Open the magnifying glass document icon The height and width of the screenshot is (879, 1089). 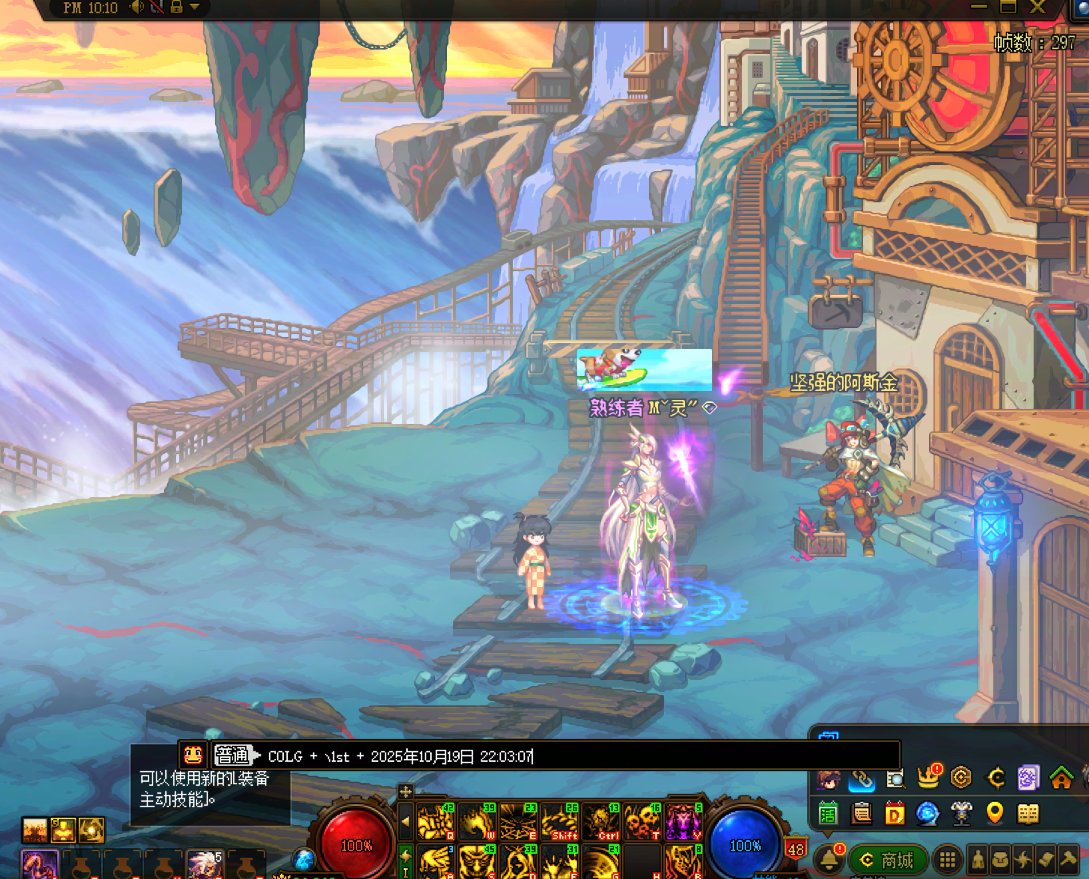(x=895, y=778)
